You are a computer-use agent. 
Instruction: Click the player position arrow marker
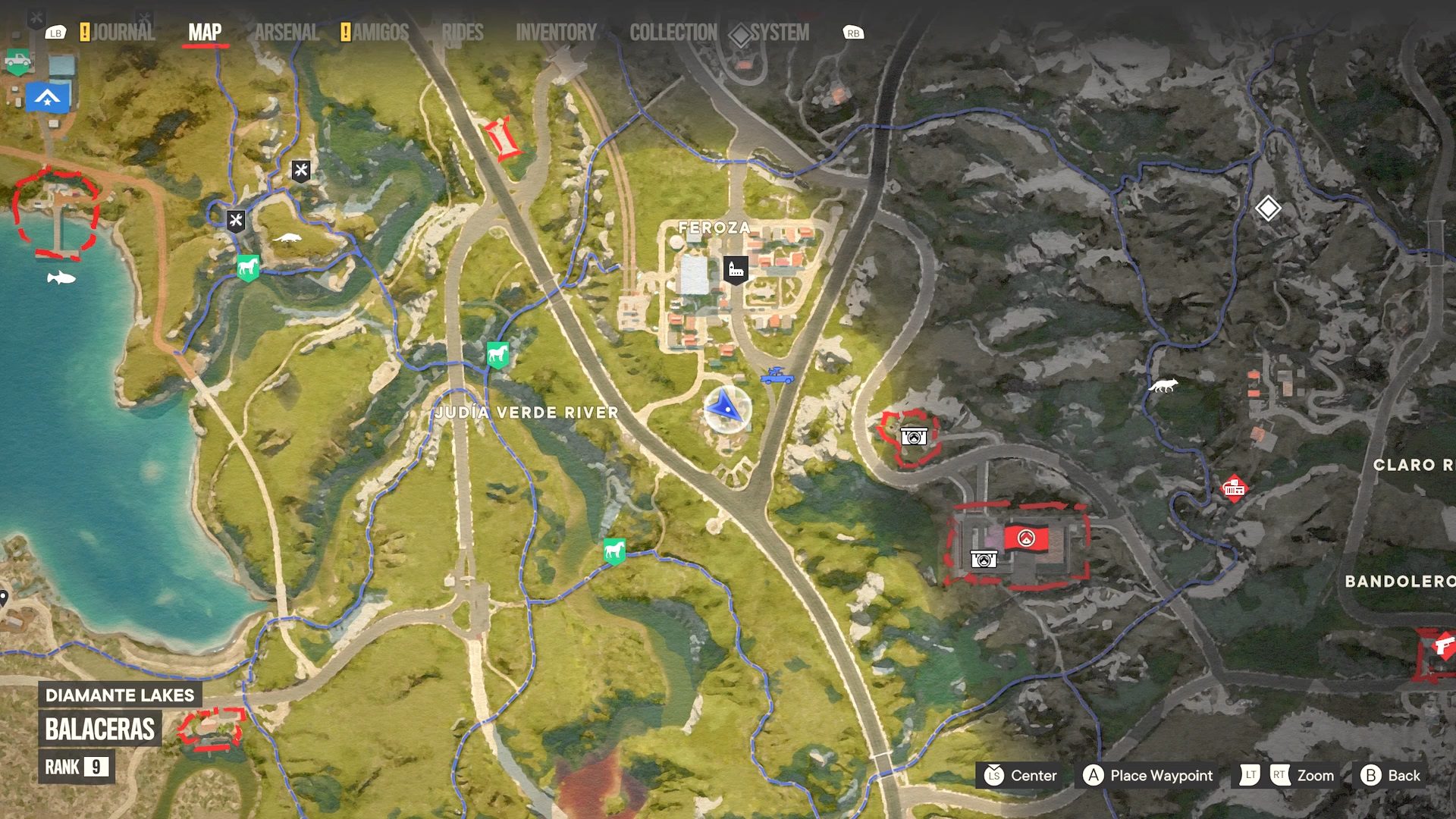(726, 410)
